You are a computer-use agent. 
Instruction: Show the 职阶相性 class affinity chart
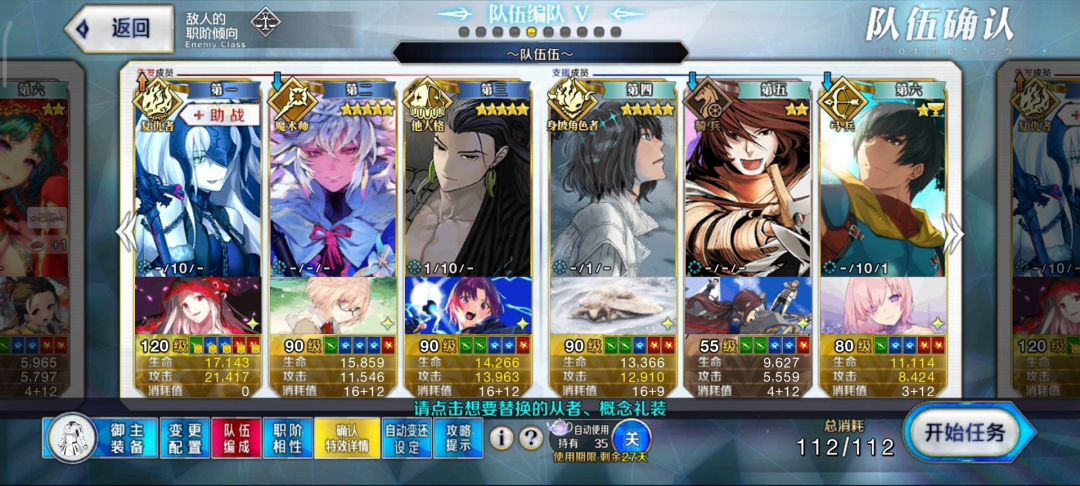point(287,438)
